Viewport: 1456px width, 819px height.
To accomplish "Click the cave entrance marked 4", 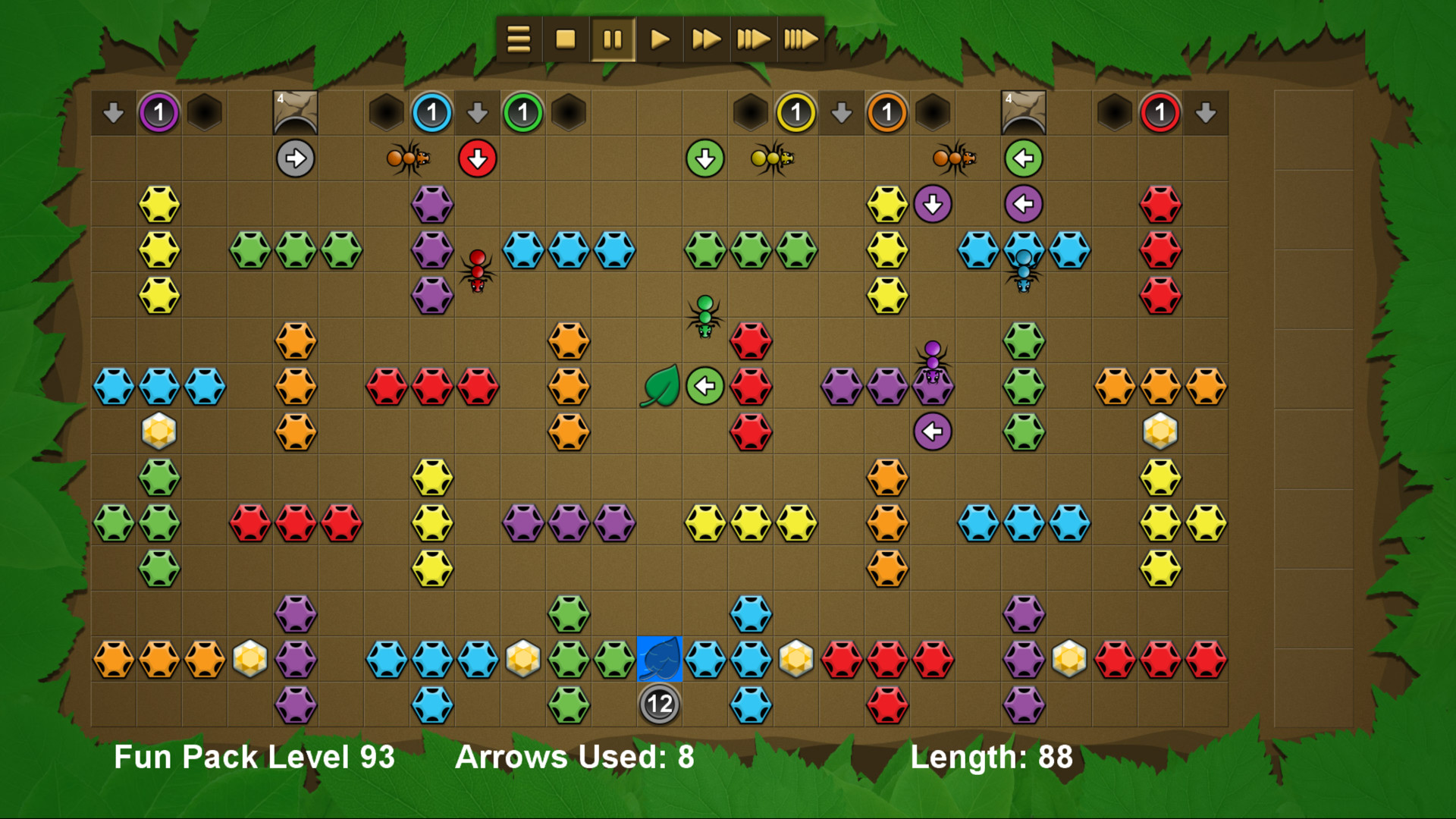I will pyautogui.click(x=296, y=112).
